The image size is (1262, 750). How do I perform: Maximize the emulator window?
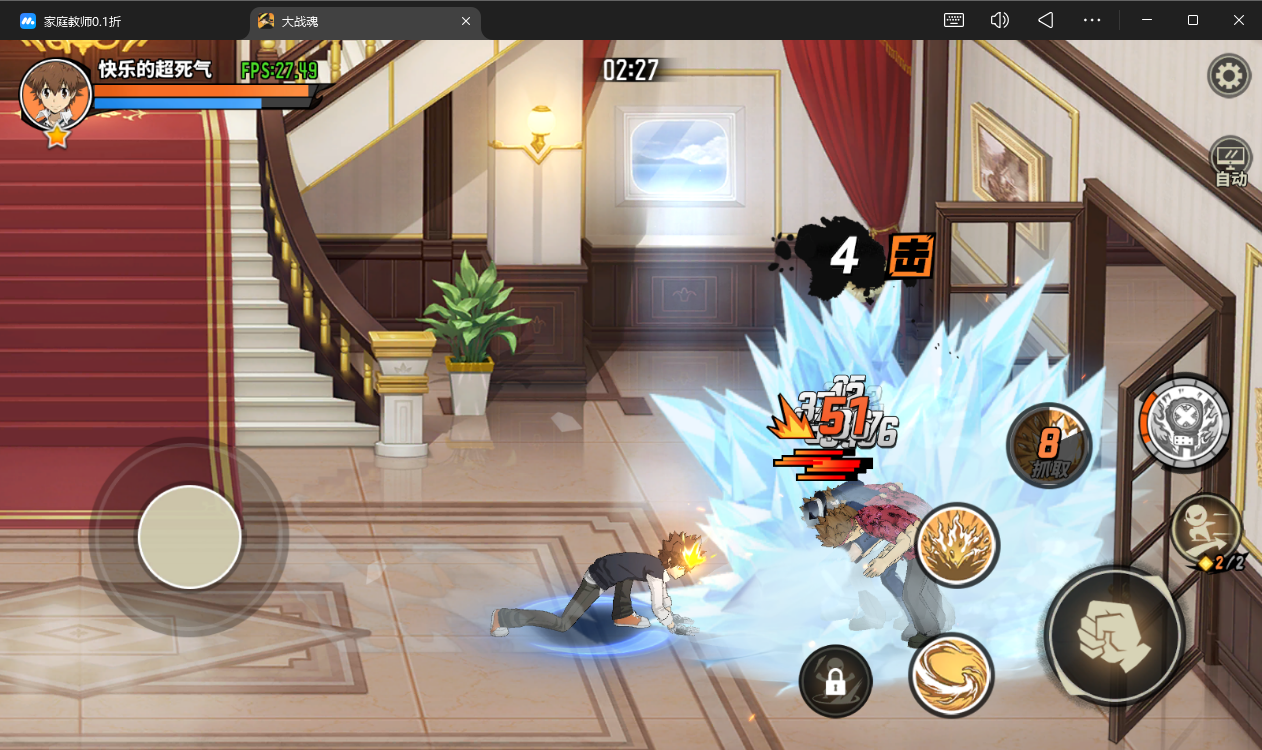[1193, 20]
